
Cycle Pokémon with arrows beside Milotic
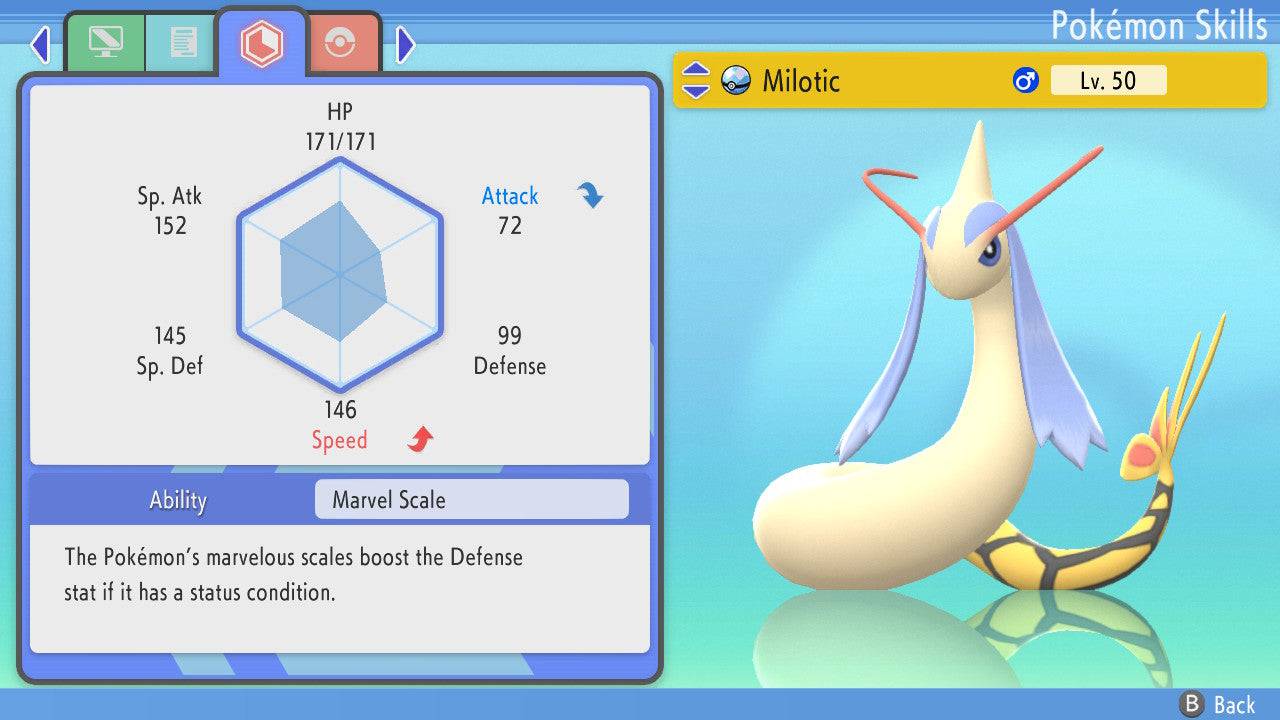pyautogui.click(x=696, y=81)
